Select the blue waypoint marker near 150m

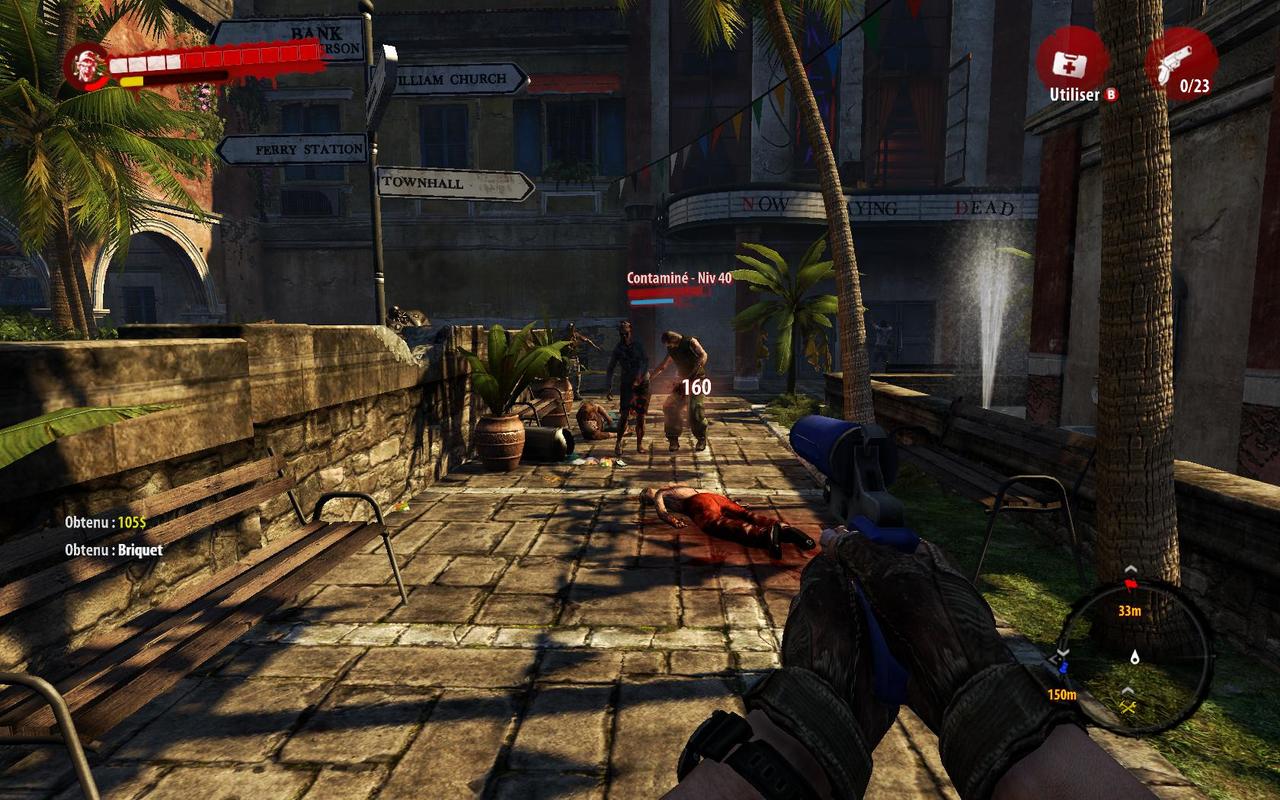pyautogui.click(x=1065, y=666)
